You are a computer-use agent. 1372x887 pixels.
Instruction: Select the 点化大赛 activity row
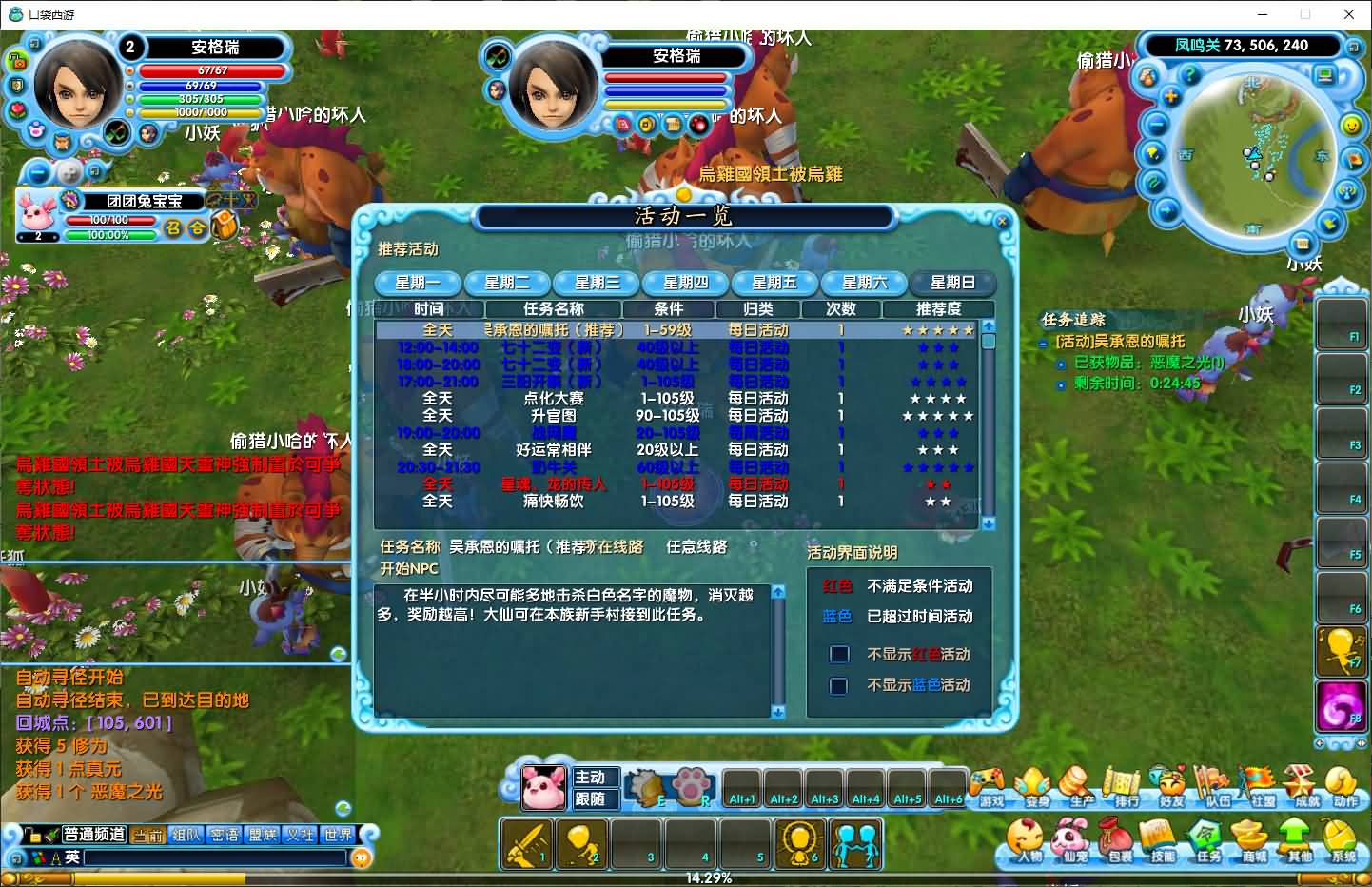(x=554, y=399)
